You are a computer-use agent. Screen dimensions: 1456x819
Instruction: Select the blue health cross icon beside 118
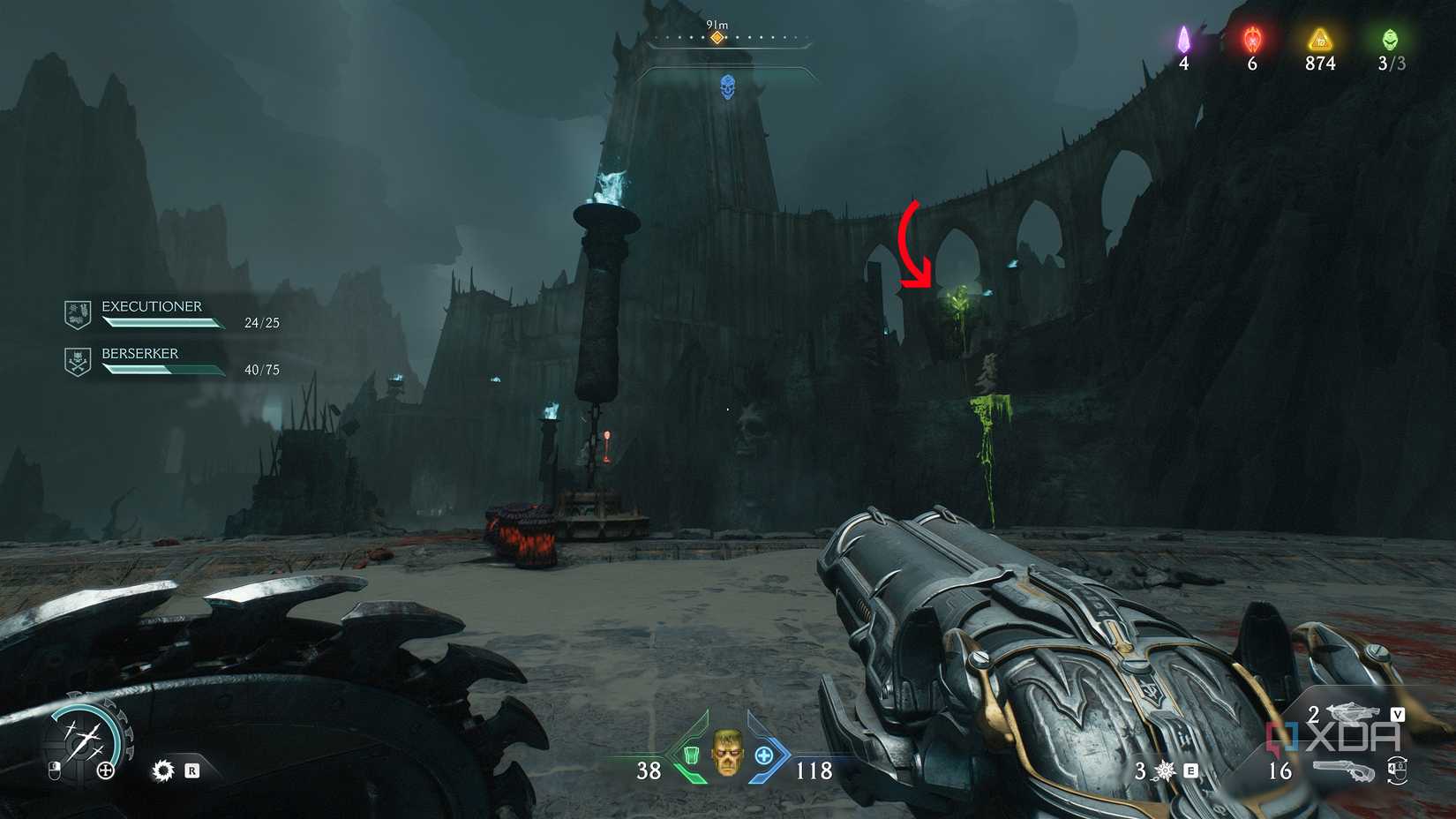(765, 756)
